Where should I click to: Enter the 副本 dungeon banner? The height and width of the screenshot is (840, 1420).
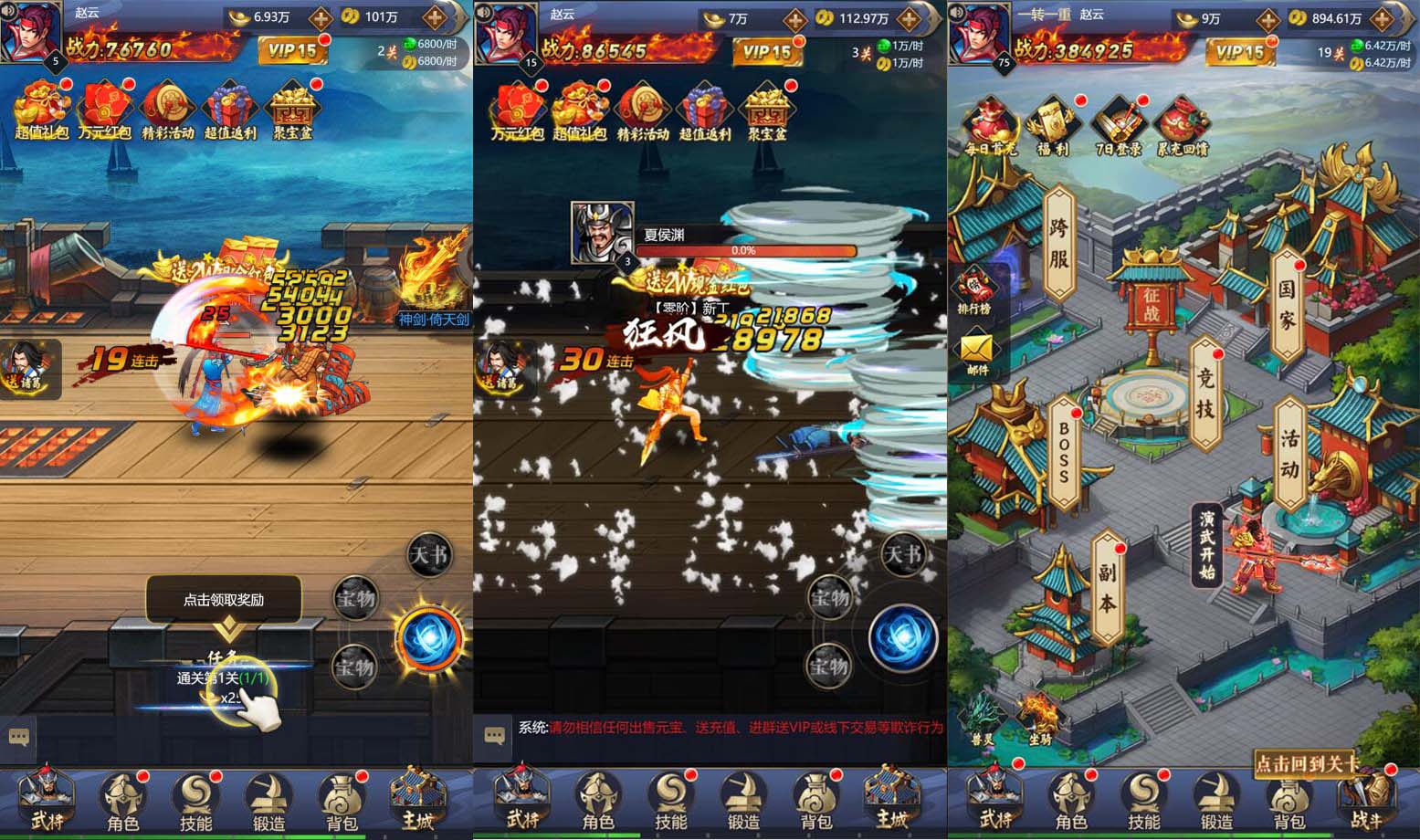(x=1107, y=587)
